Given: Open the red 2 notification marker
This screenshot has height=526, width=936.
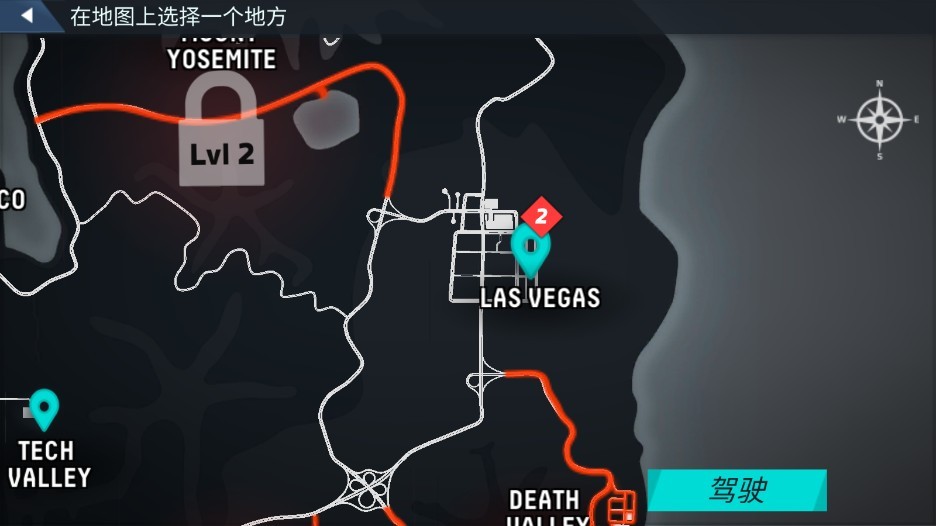Looking at the screenshot, I should click(541, 214).
